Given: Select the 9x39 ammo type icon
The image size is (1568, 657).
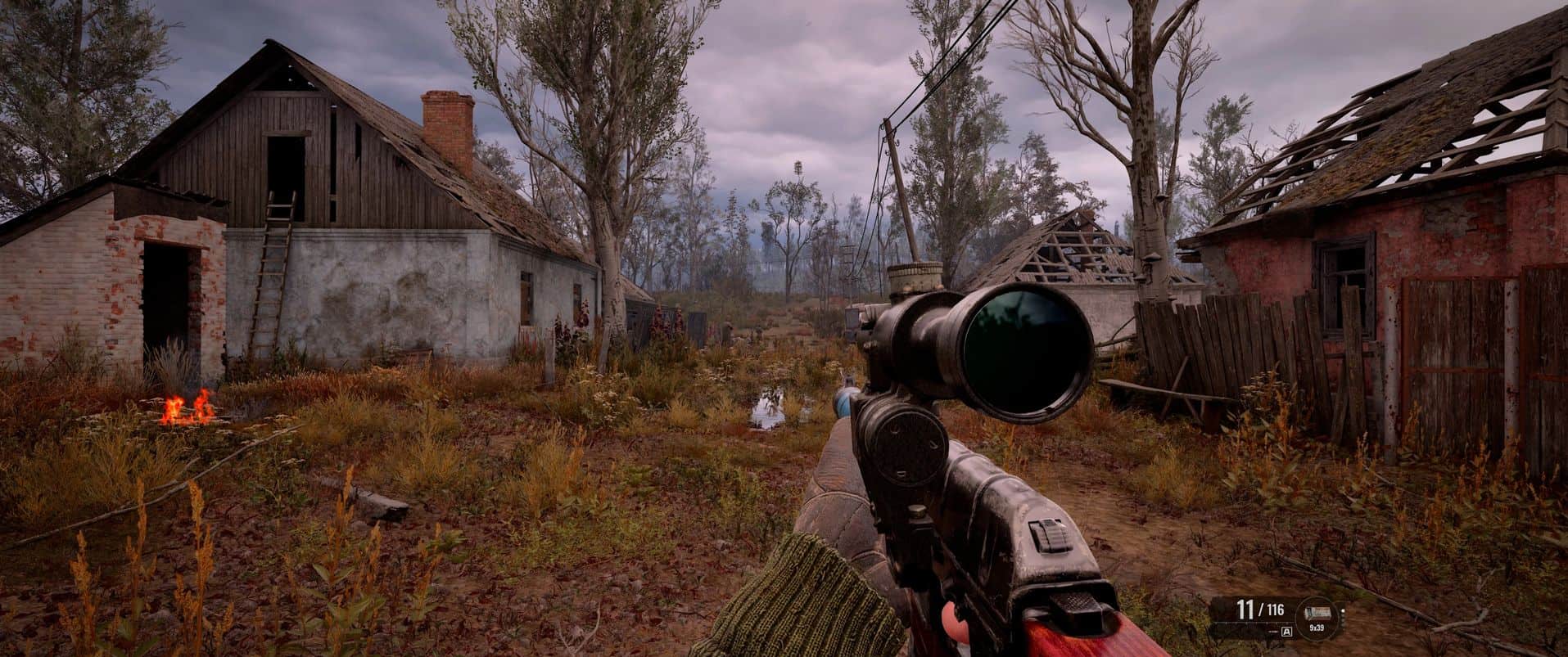Looking at the screenshot, I should pos(1317,613).
